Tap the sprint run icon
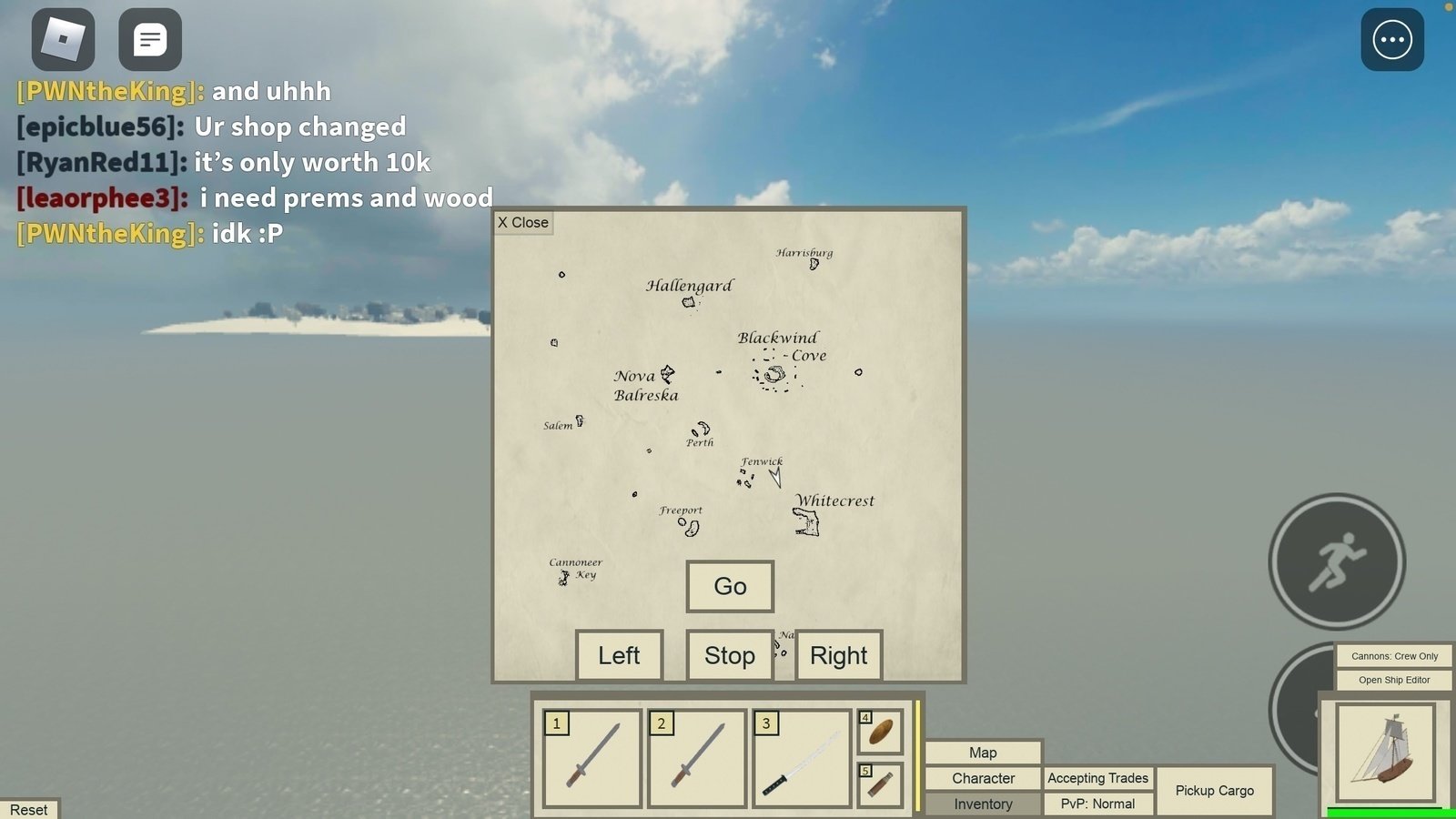The height and width of the screenshot is (819, 1456). (1336, 561)
